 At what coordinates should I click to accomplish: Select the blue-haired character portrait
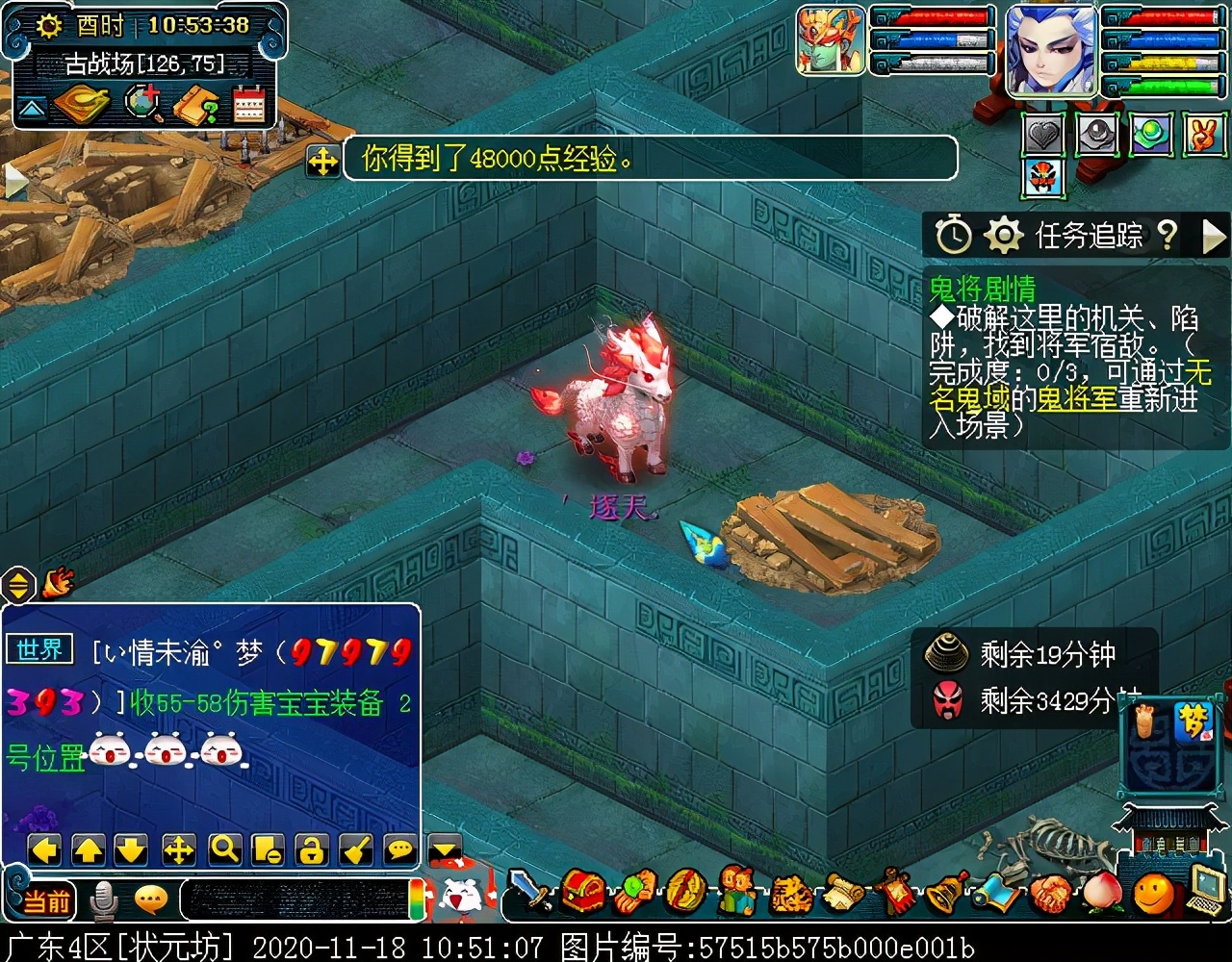tap(1051, 50)
